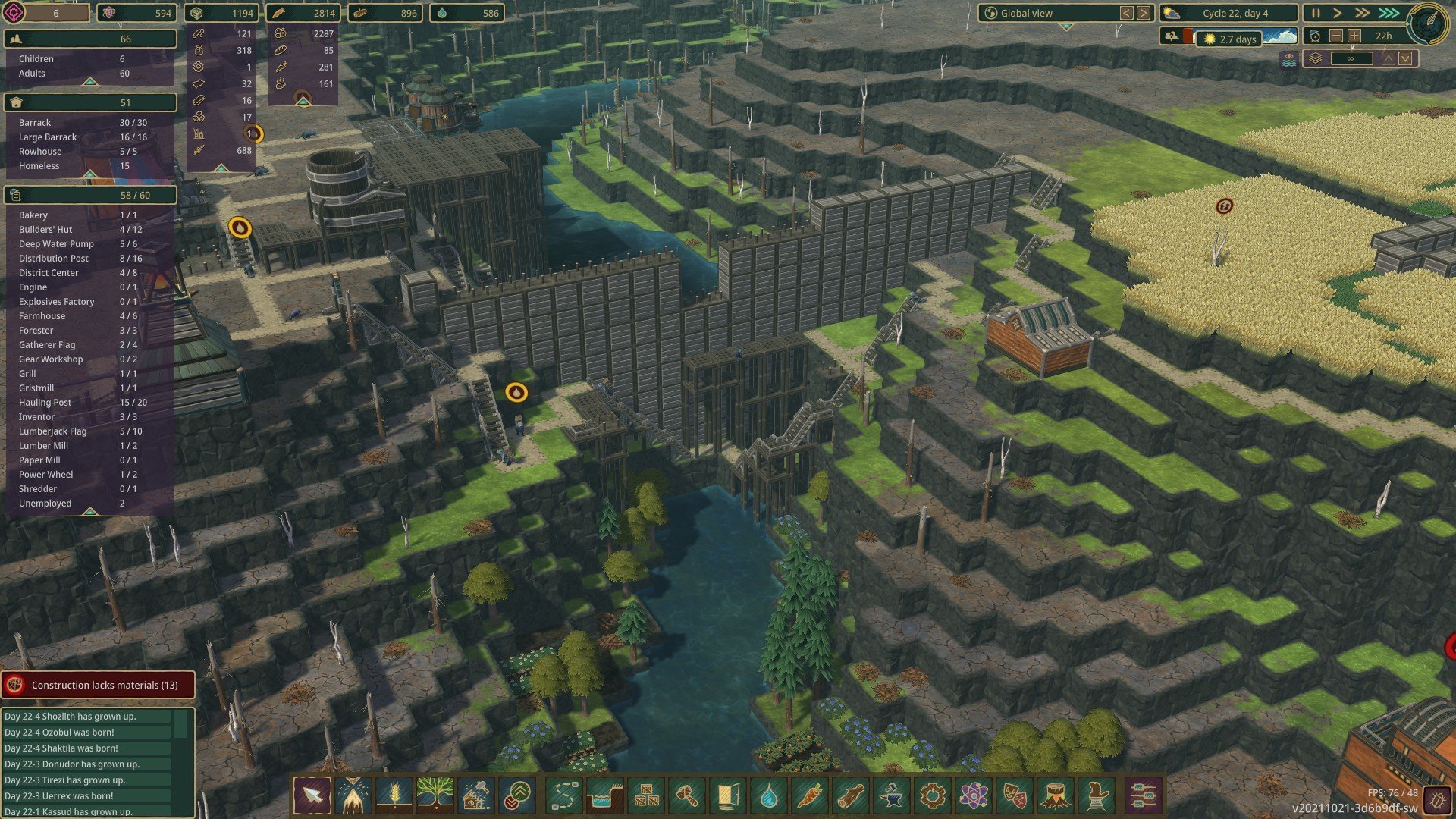Increase working hours with plus button

coord(1354,36)
